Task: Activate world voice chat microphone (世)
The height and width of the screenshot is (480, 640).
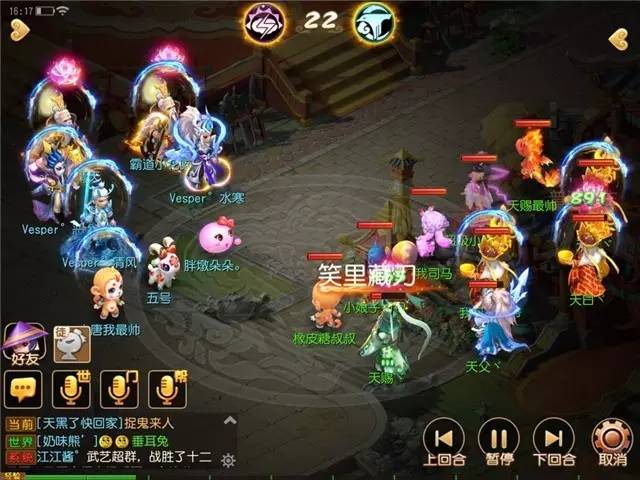Action: pyautogui.click(x=70, y=388)
